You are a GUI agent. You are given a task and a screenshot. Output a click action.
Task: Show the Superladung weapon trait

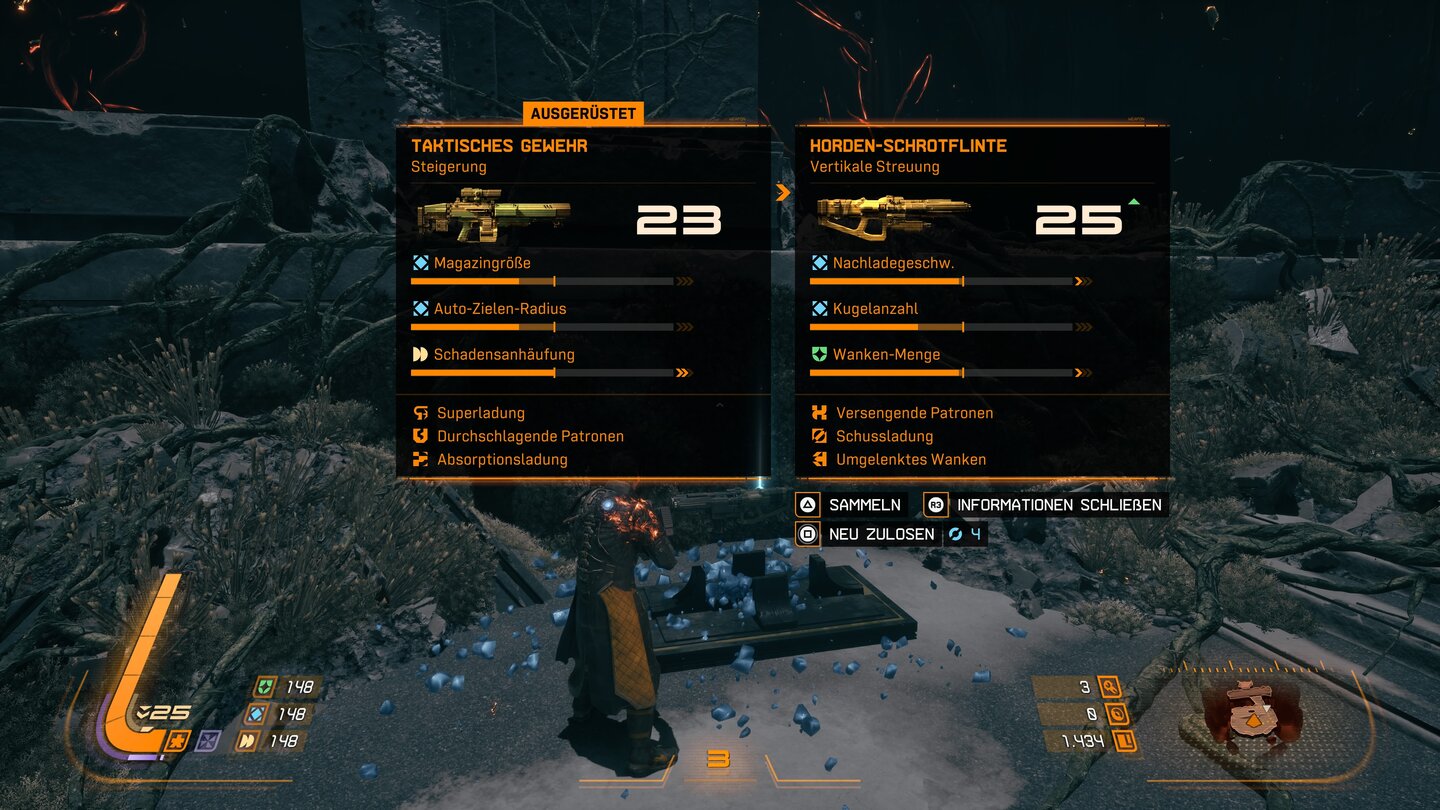(x=480, y=413)
